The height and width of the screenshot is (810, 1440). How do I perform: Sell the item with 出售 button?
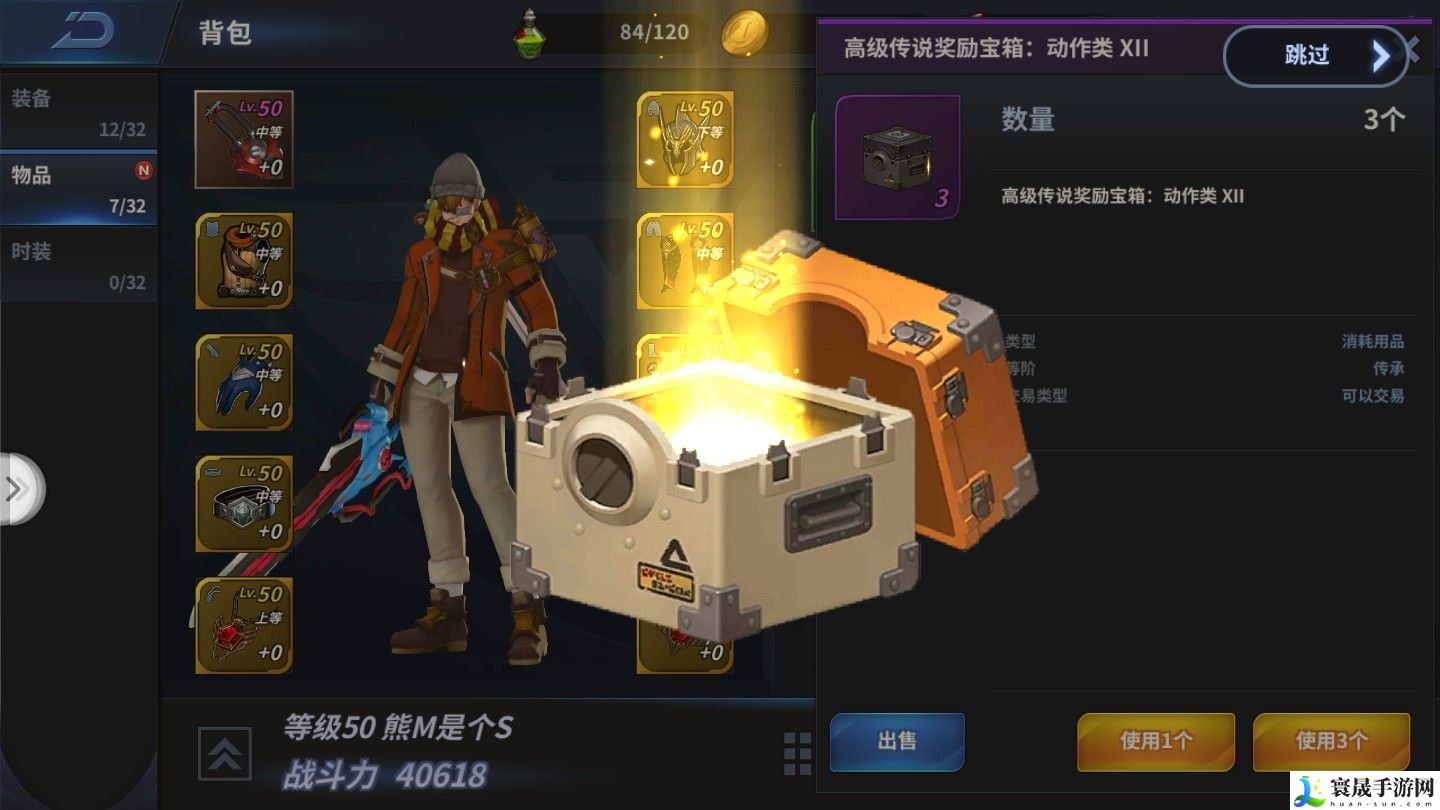point(897,741)
